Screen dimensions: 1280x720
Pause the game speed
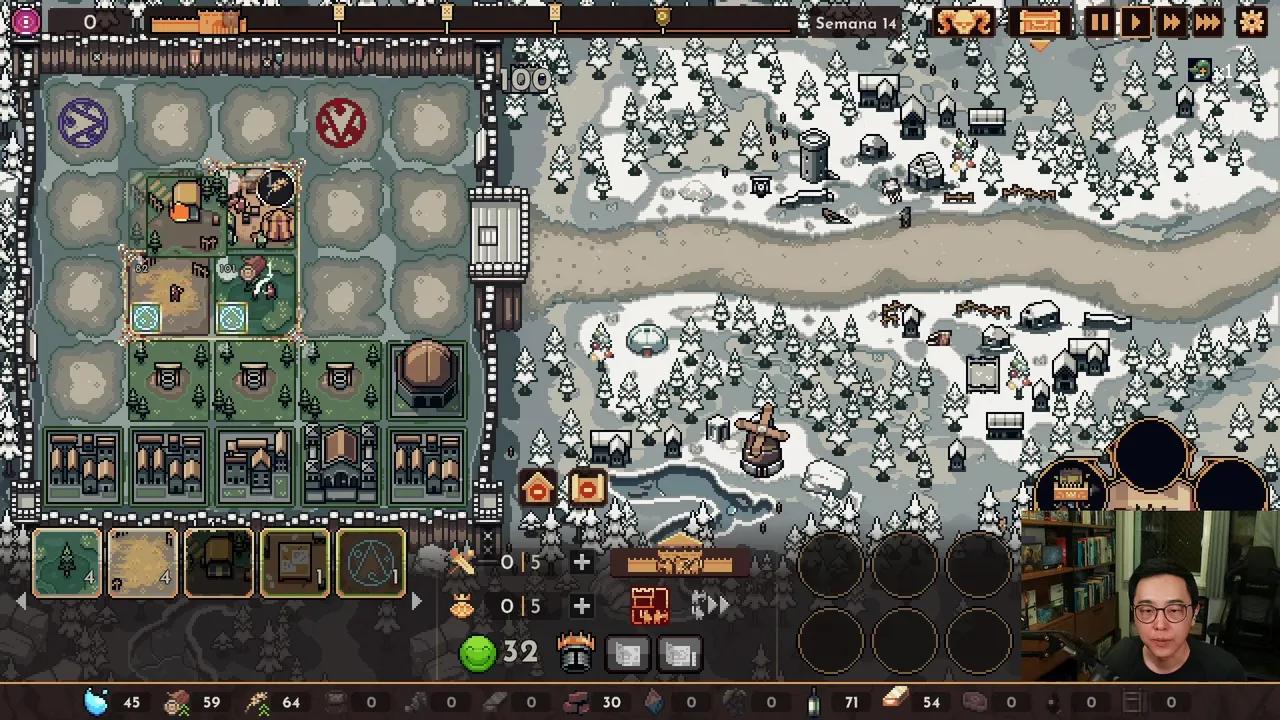1099,22
